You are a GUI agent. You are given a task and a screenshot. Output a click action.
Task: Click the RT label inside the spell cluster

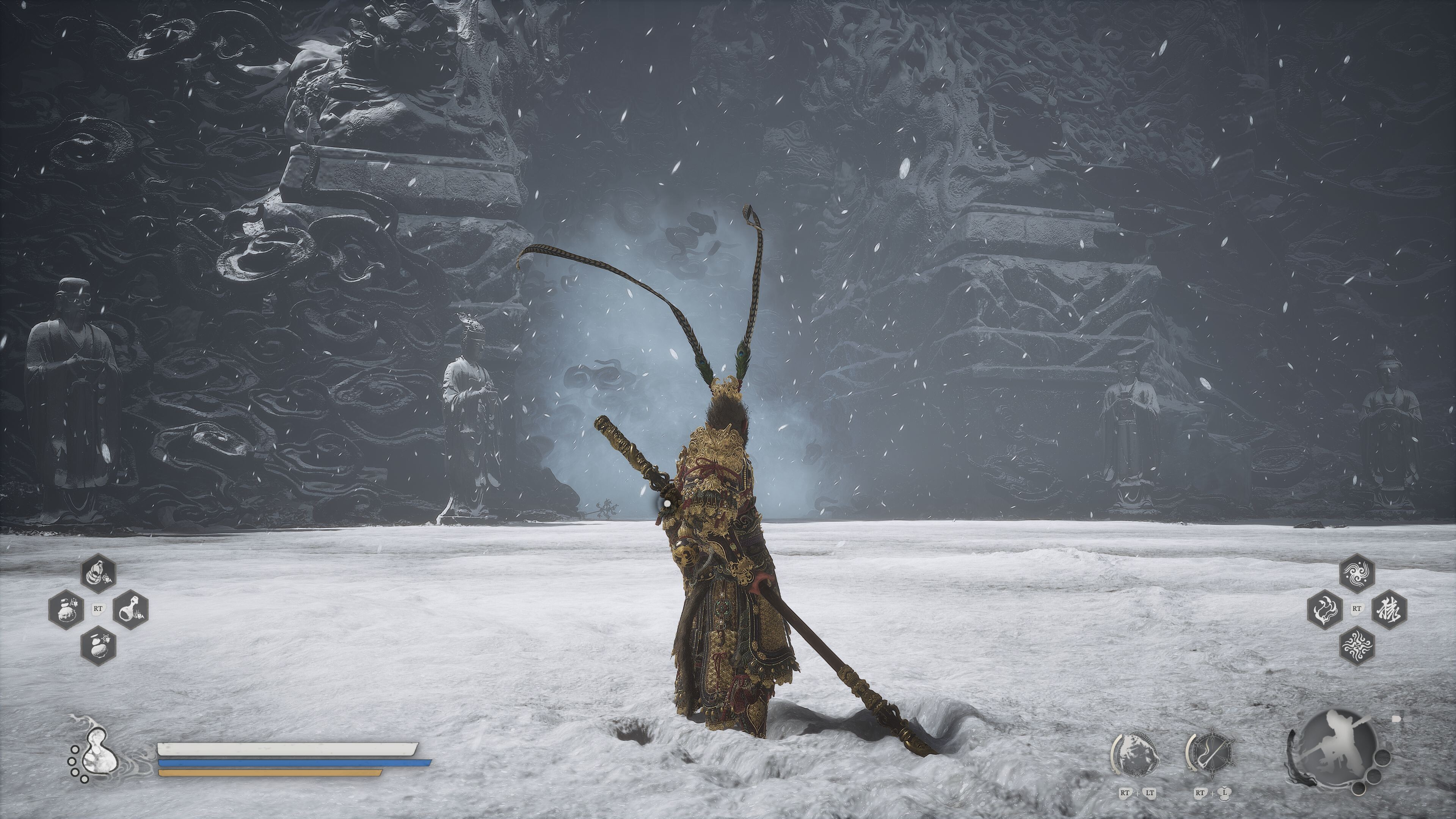click(1357, 608)
